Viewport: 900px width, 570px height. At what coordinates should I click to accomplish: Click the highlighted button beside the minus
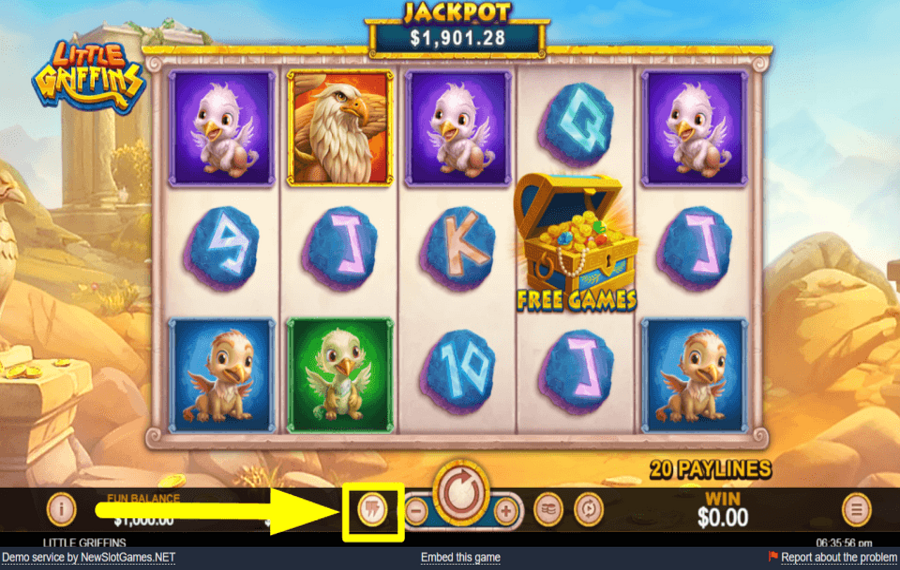(372, 510)
